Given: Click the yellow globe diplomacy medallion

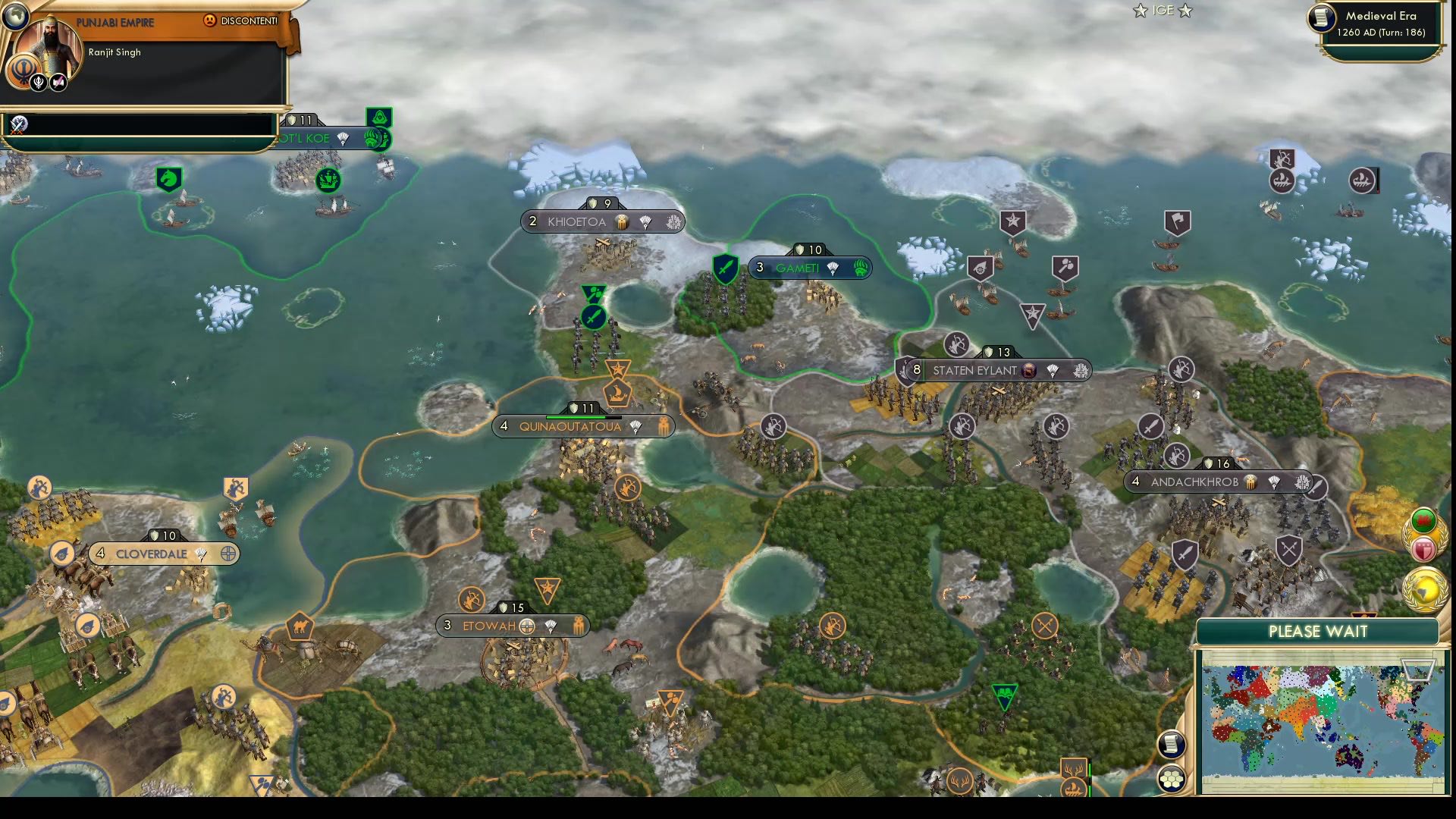Looking at the screenshot, I should (1423, 588).
